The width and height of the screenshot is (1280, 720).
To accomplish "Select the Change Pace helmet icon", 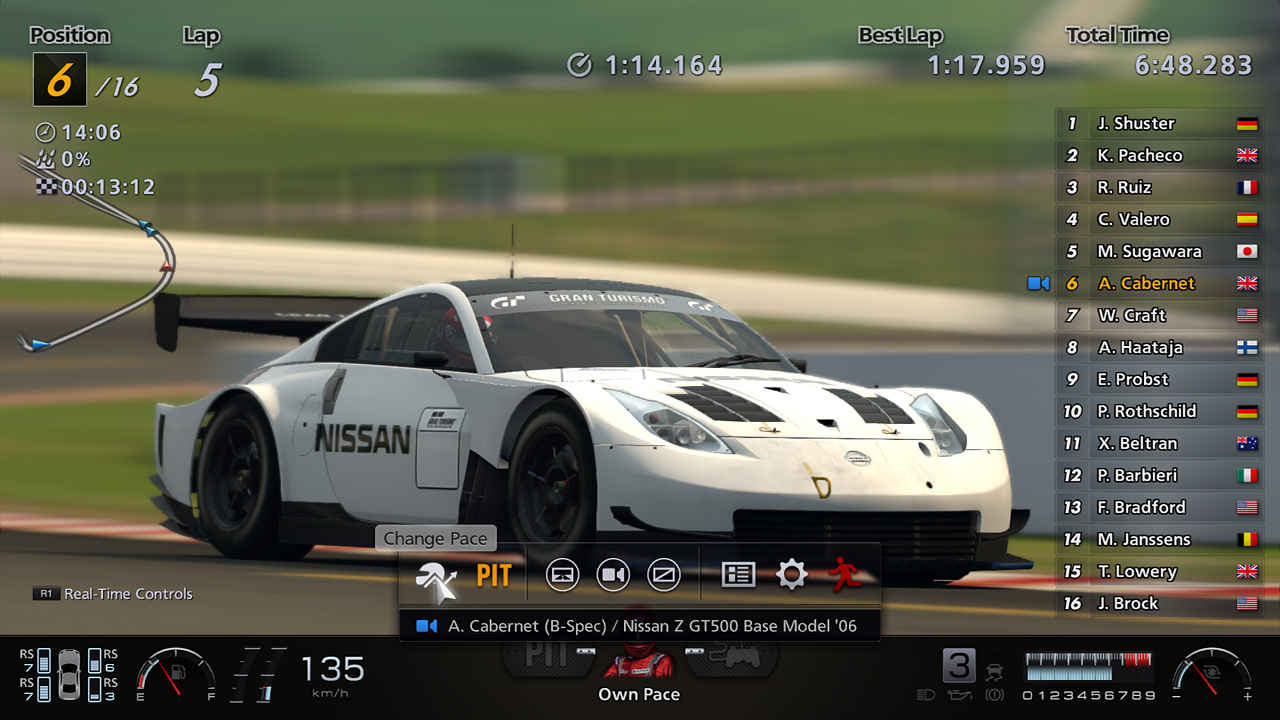I will click(x=437, y=576).
